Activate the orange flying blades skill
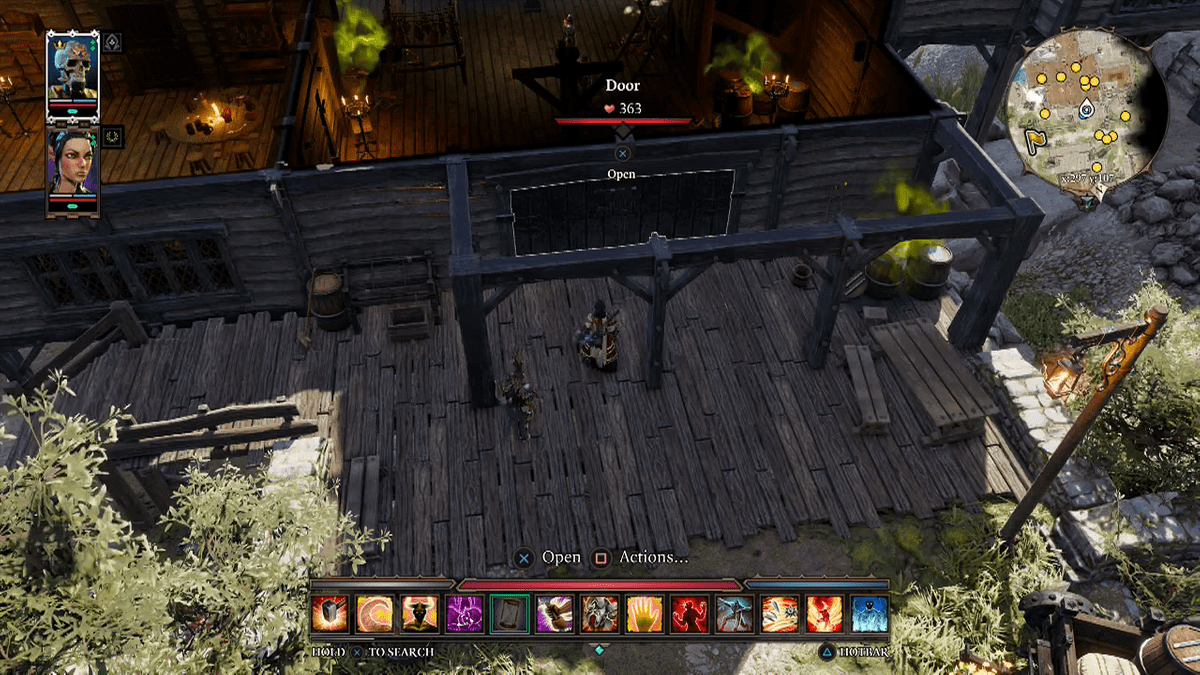The width and height of the screenshot is (1200, 675). pos(779,614)
